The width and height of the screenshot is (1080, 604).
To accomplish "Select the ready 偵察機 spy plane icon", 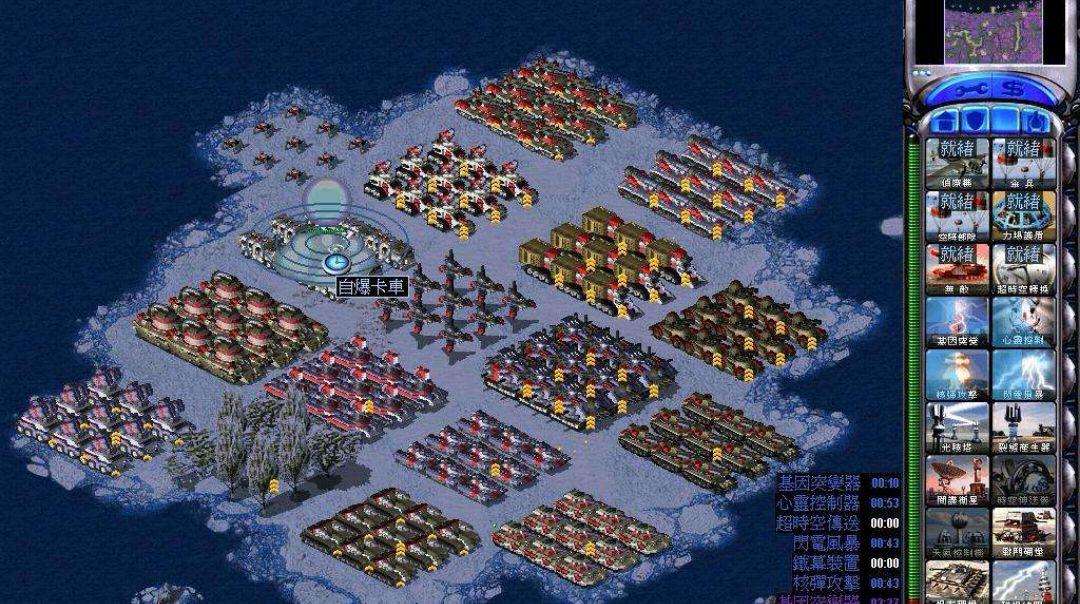I will (x=956, y=161).
